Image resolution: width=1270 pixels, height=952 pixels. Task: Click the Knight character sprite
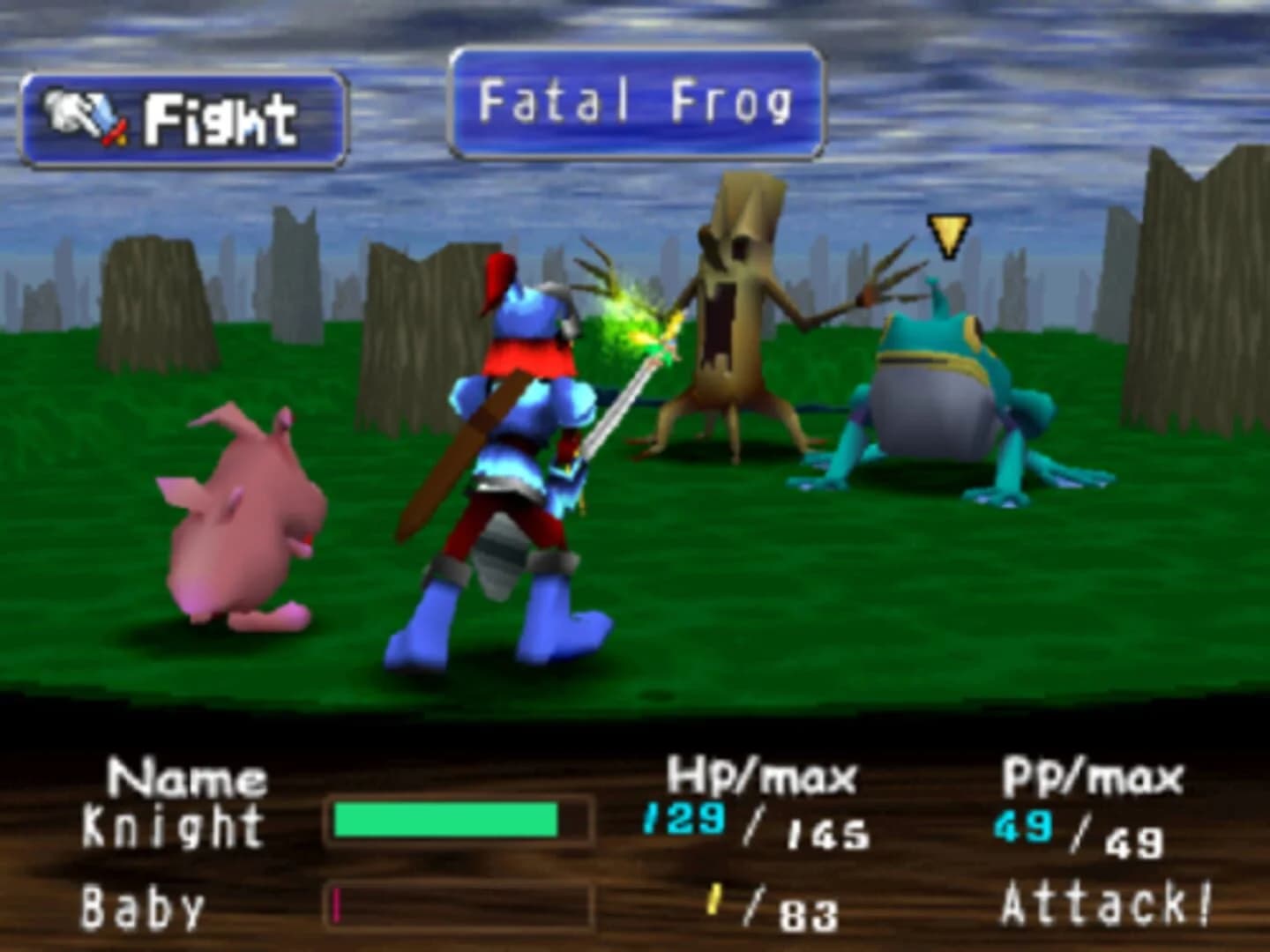[512, 441]
